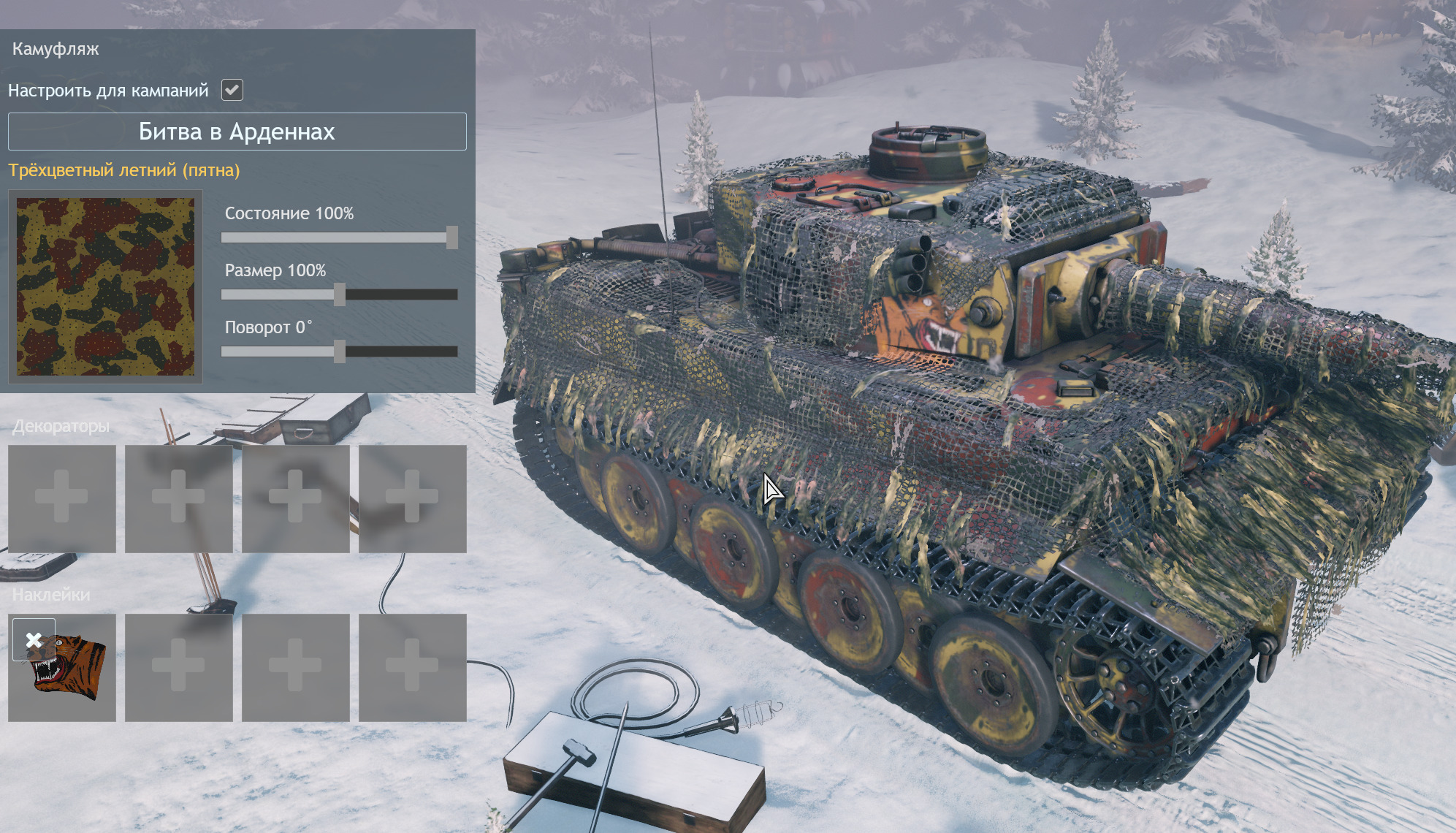Select the three-color camouflage pattern swatch
The image size is (1456, 833).
[105, 286]
